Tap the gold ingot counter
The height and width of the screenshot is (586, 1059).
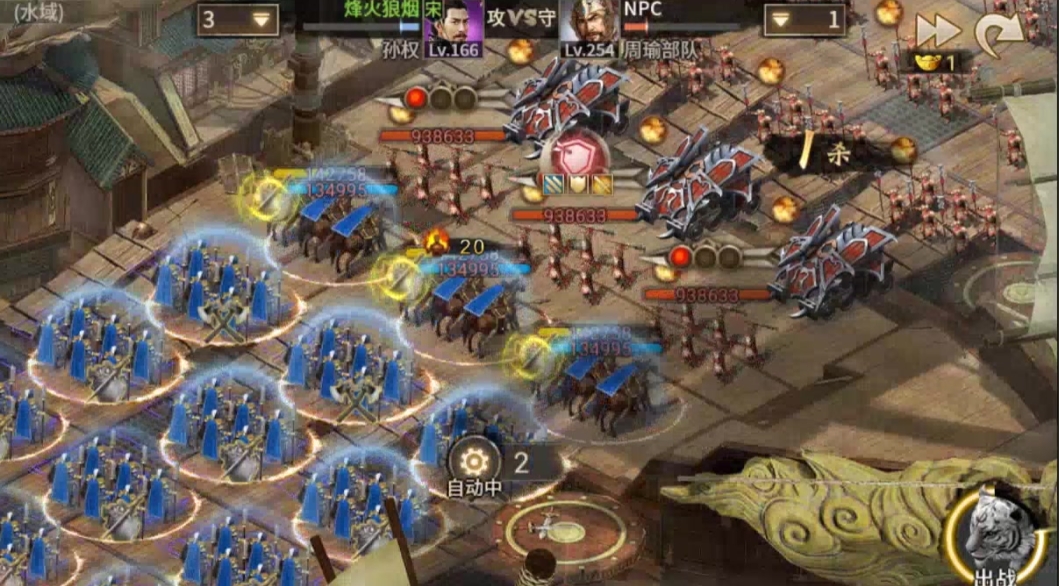click(x=935, y=62)
